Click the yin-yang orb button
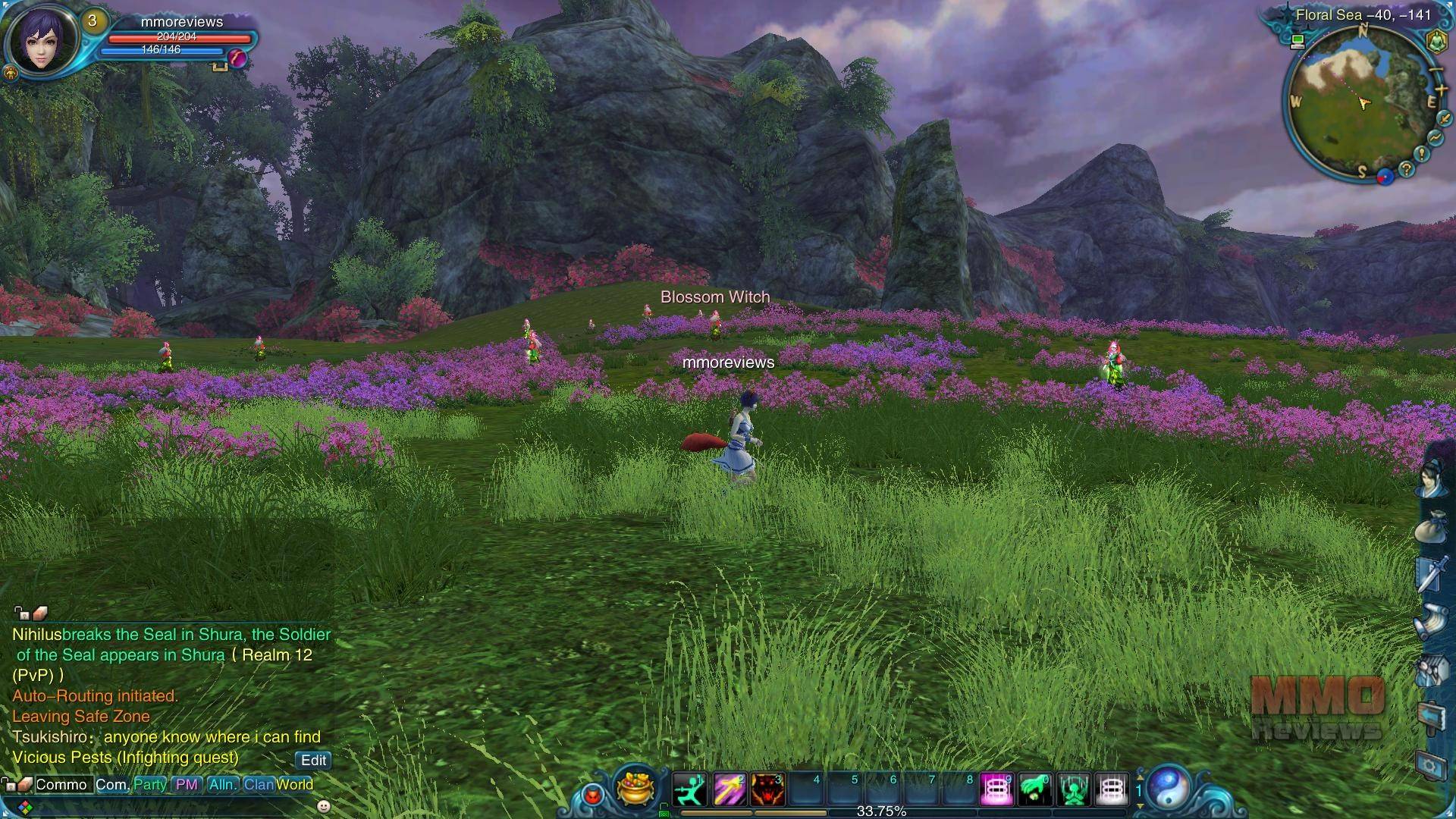Image resolution: width=1456 pixels, height=819 pixels. coord(1168,787)
